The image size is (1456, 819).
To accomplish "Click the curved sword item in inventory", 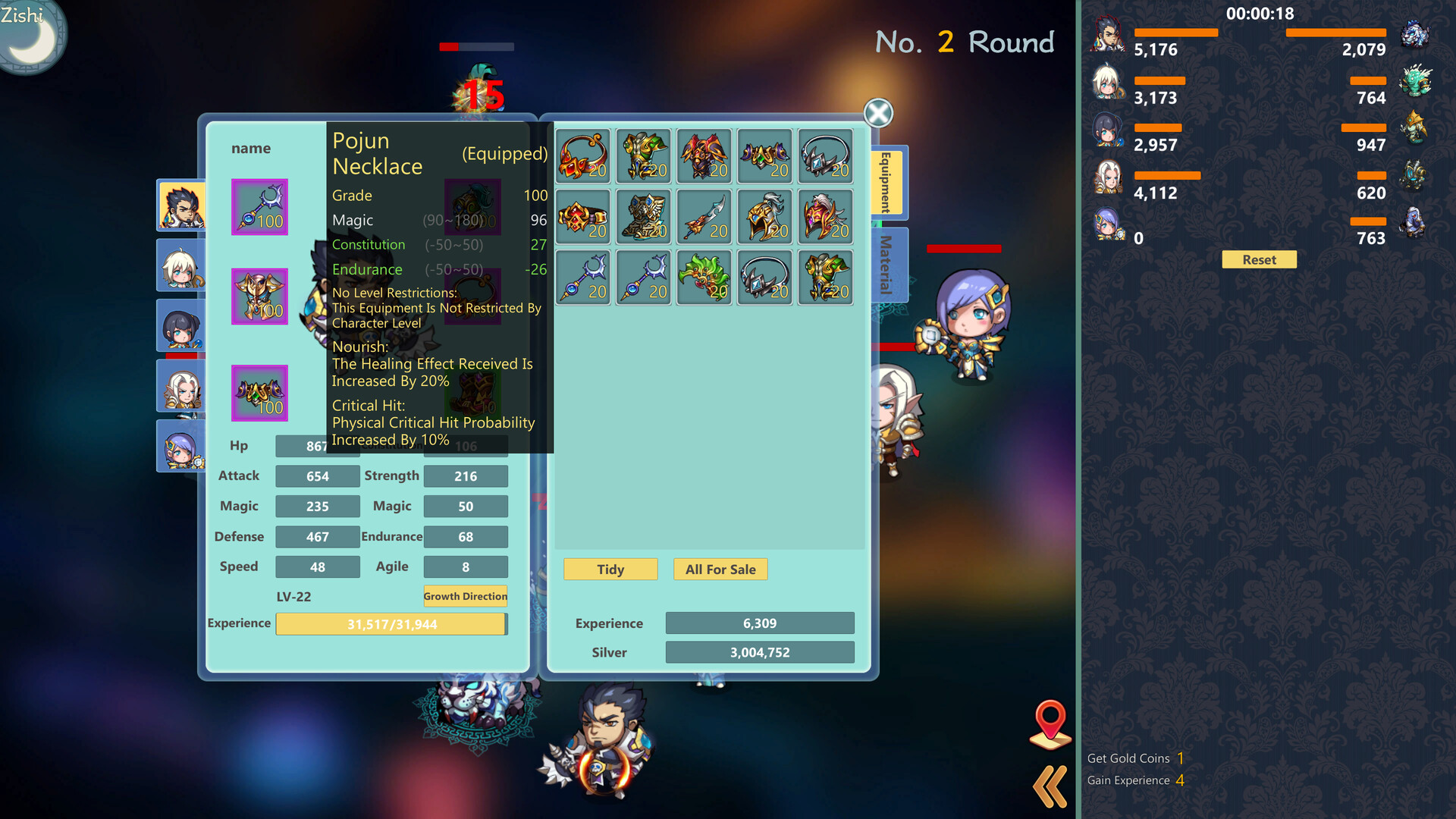I will 704,216.
